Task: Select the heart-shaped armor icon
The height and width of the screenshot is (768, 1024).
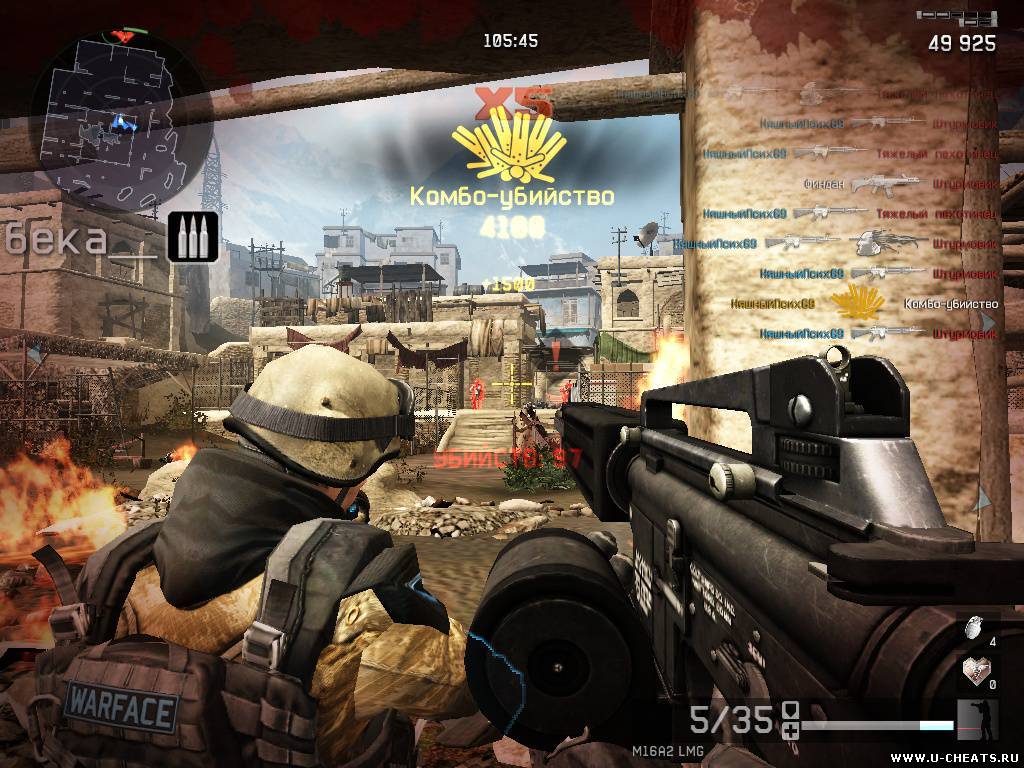Action: 969,669
